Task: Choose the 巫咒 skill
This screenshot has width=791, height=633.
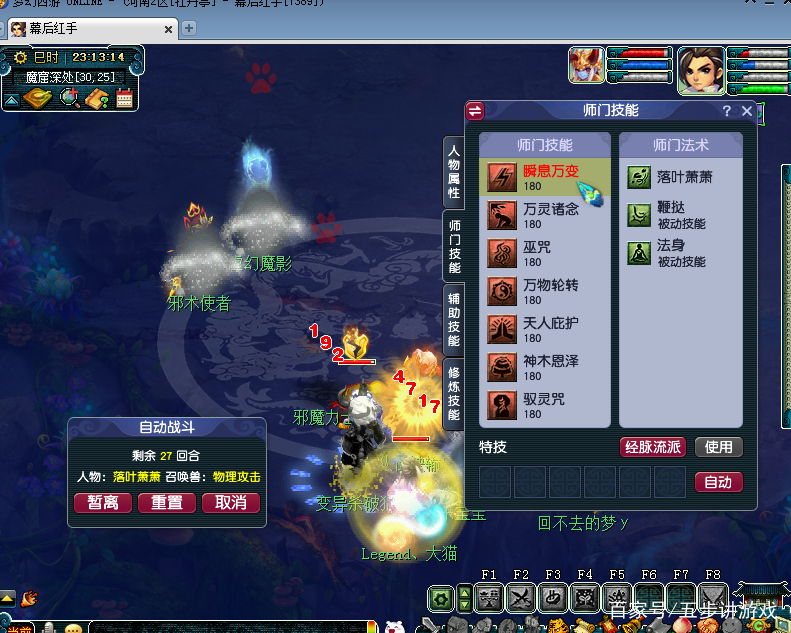Action: 545,254
